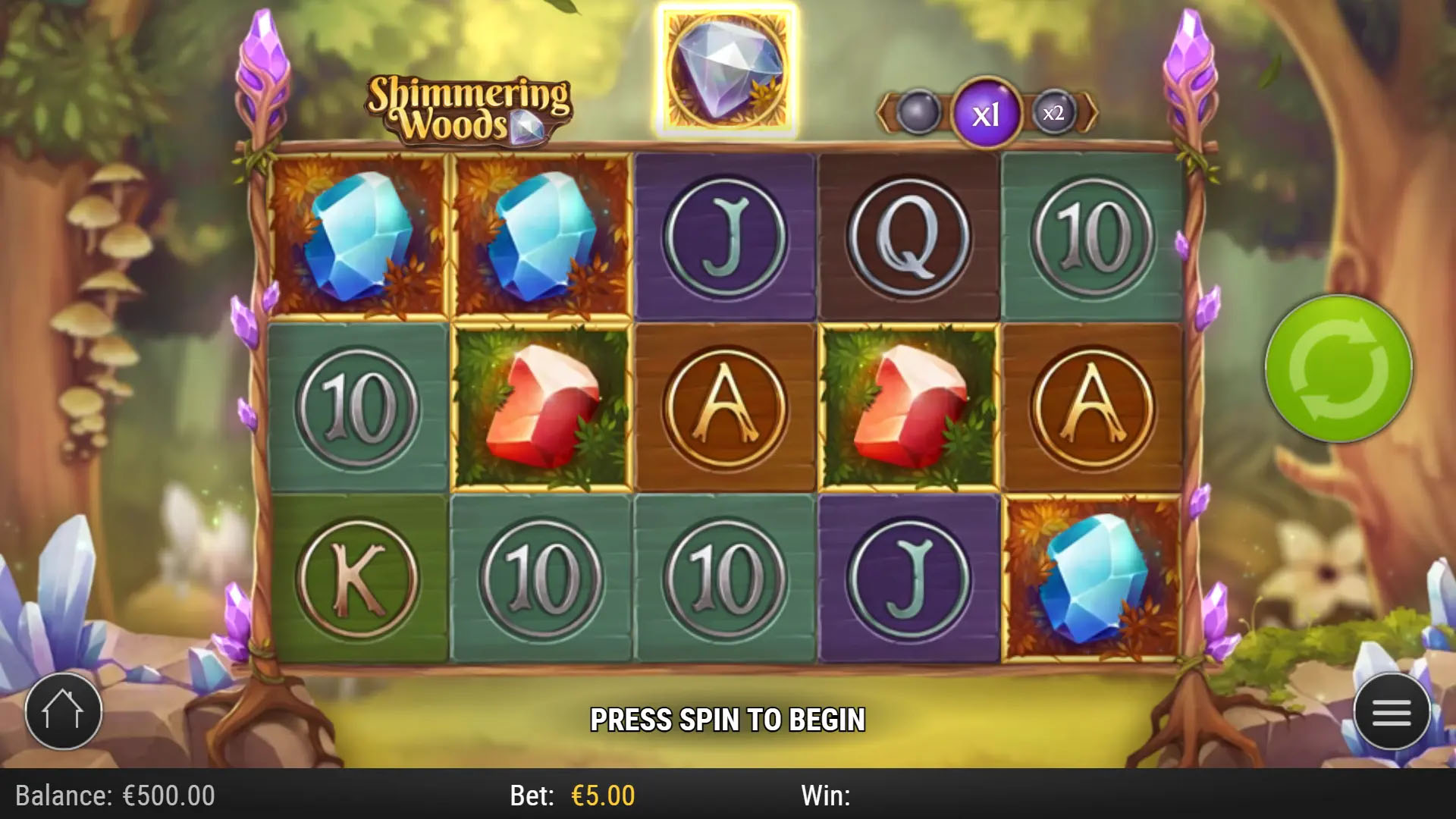This screenshot has width=1456, height=819.
Task: Click the red gem symbol on row two
Action: (542, 406)
